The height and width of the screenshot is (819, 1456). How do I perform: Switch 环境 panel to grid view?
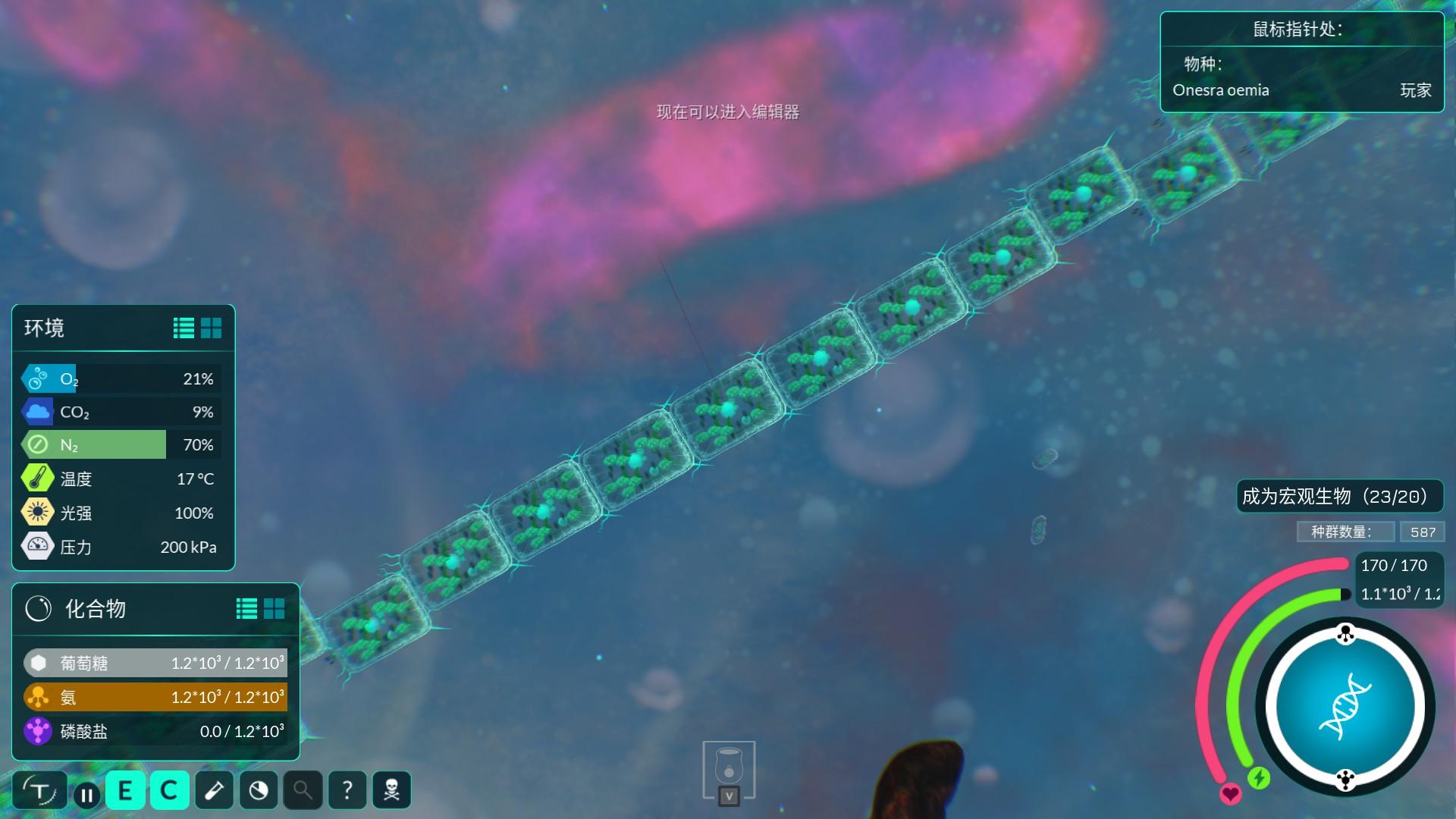click(x=212, y=328)
